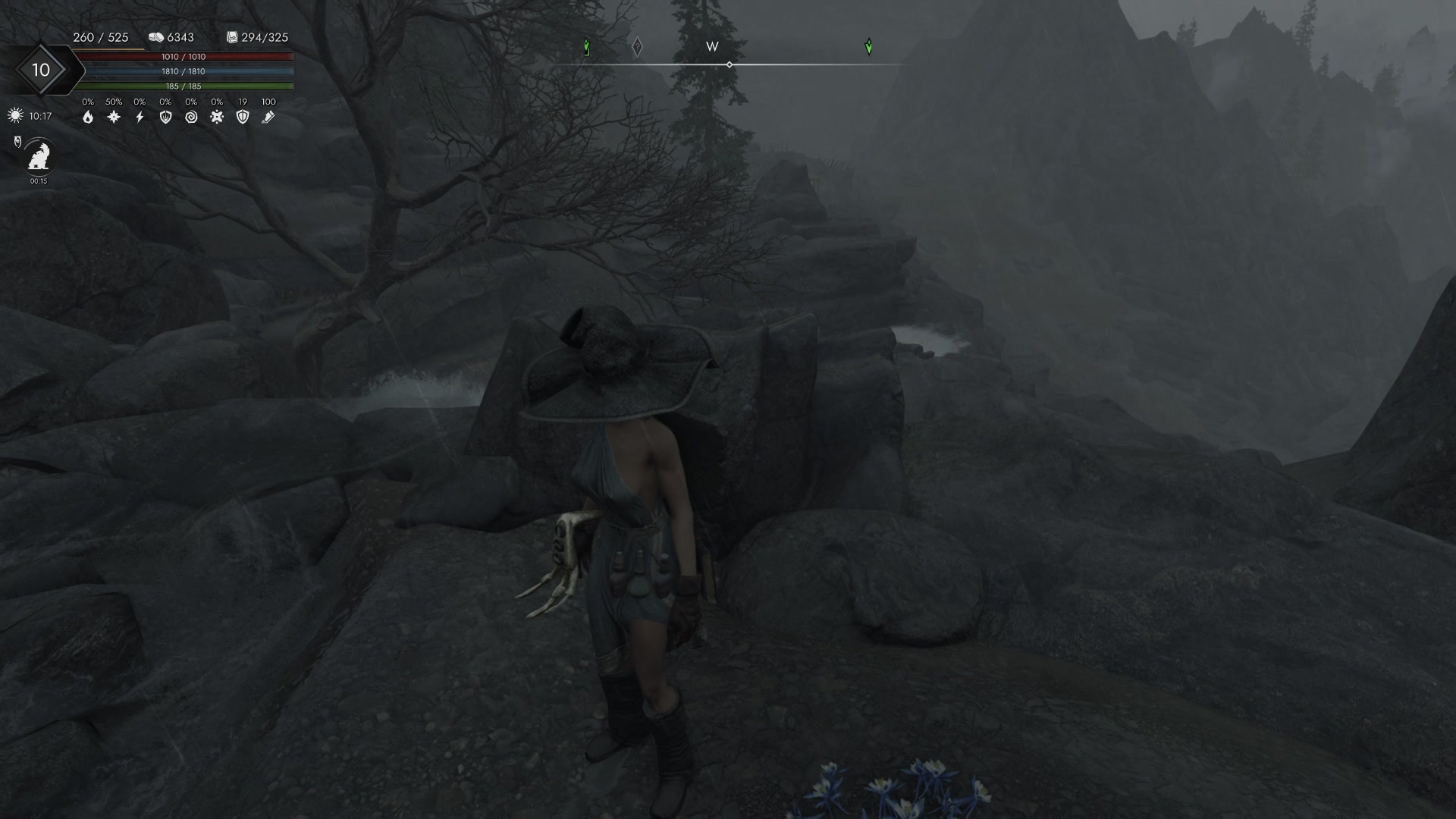Screen dimensions: 1456x819
Task: Click the frost resistance icon showing 50%
Action: 112,118
